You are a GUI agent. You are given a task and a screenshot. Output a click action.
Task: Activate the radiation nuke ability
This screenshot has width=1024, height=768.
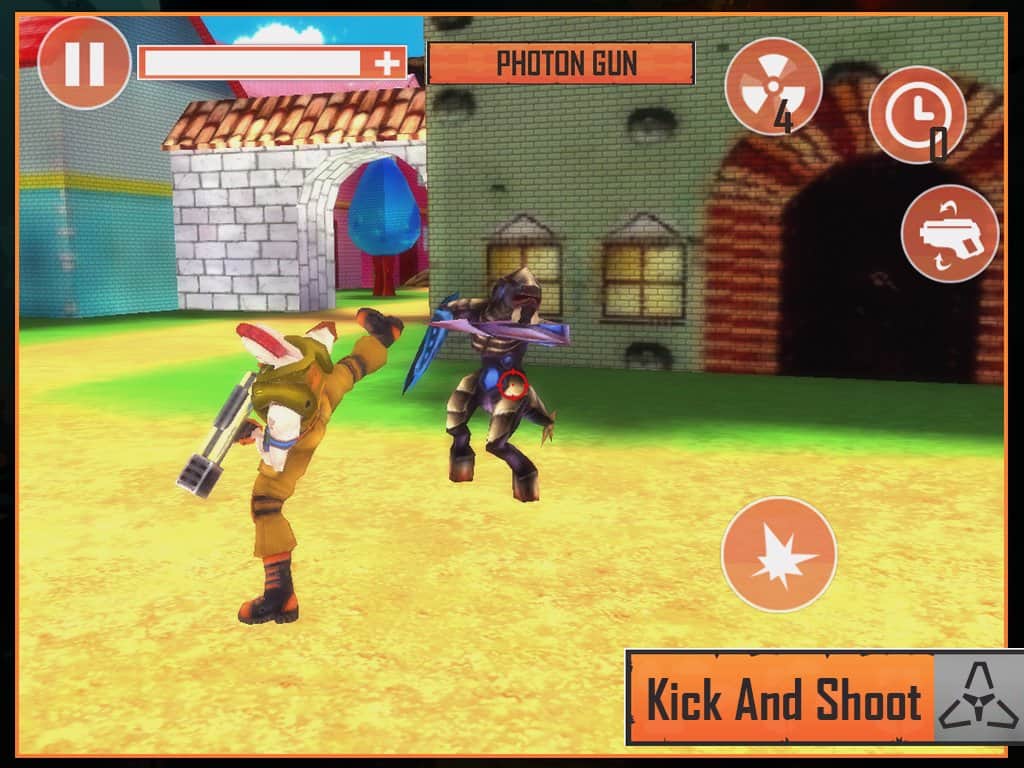[x=773, y=86]
